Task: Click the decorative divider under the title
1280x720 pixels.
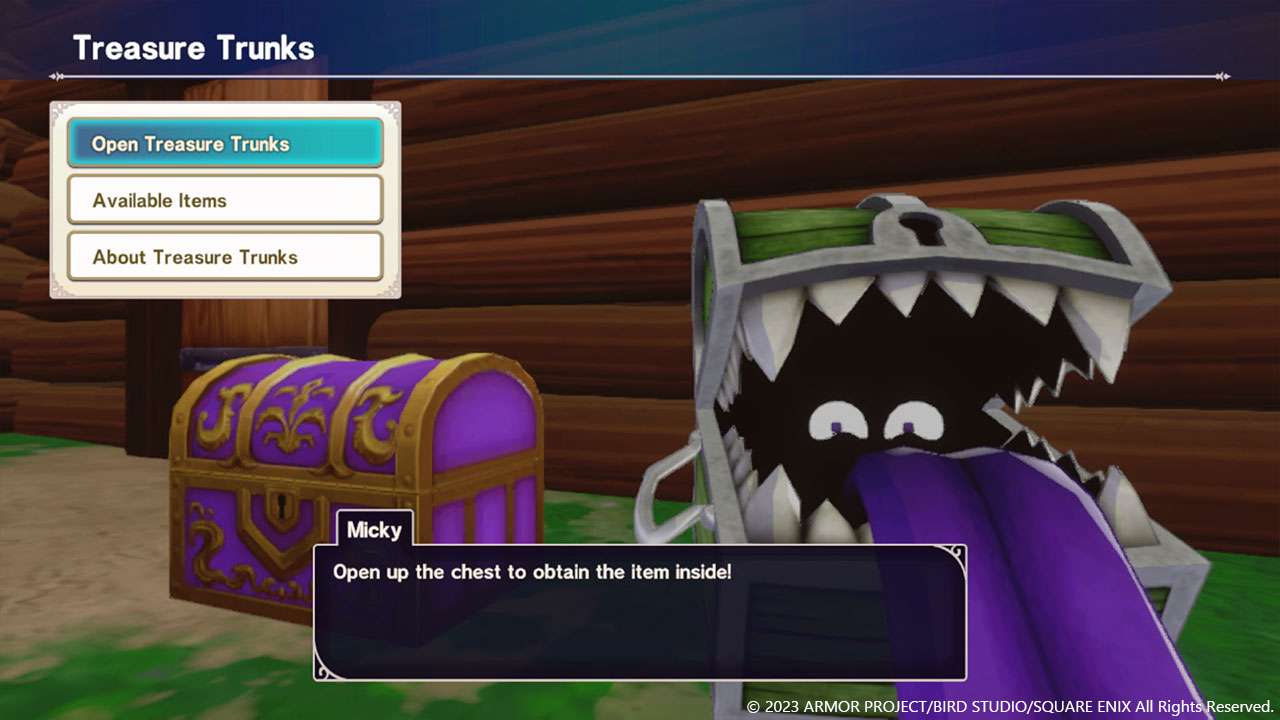Action: click(640, 73)
